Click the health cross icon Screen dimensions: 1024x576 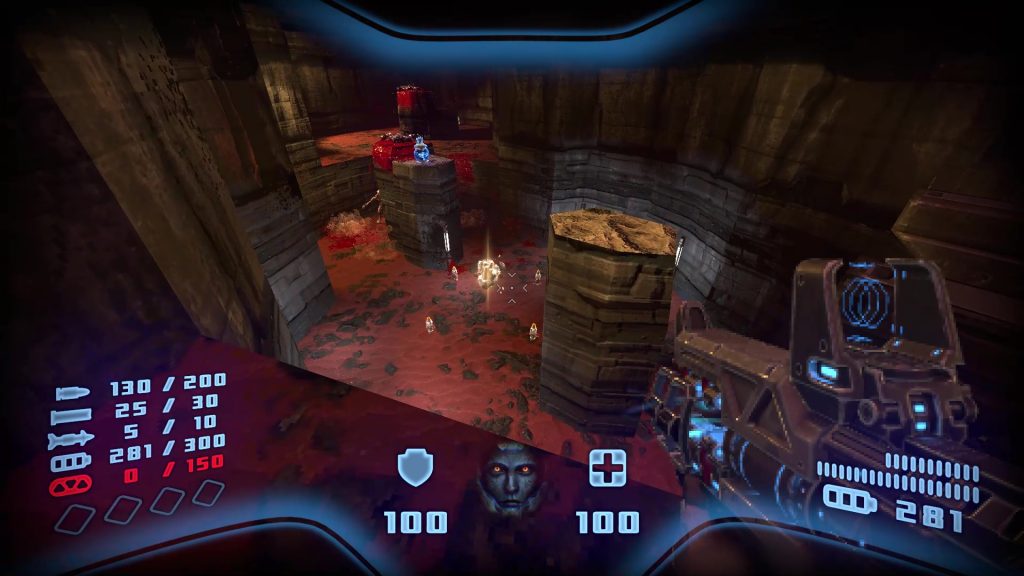(x=607, y=467)
